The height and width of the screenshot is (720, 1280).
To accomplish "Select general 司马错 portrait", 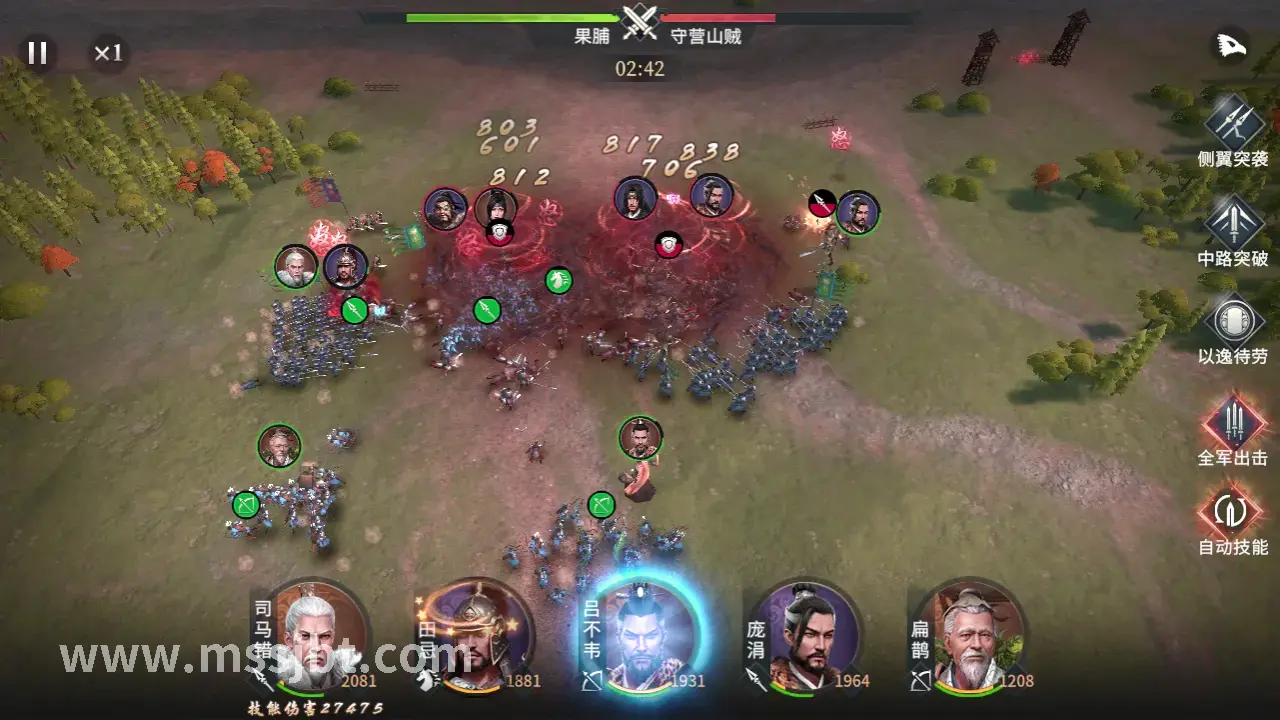I will coord(318,635).
